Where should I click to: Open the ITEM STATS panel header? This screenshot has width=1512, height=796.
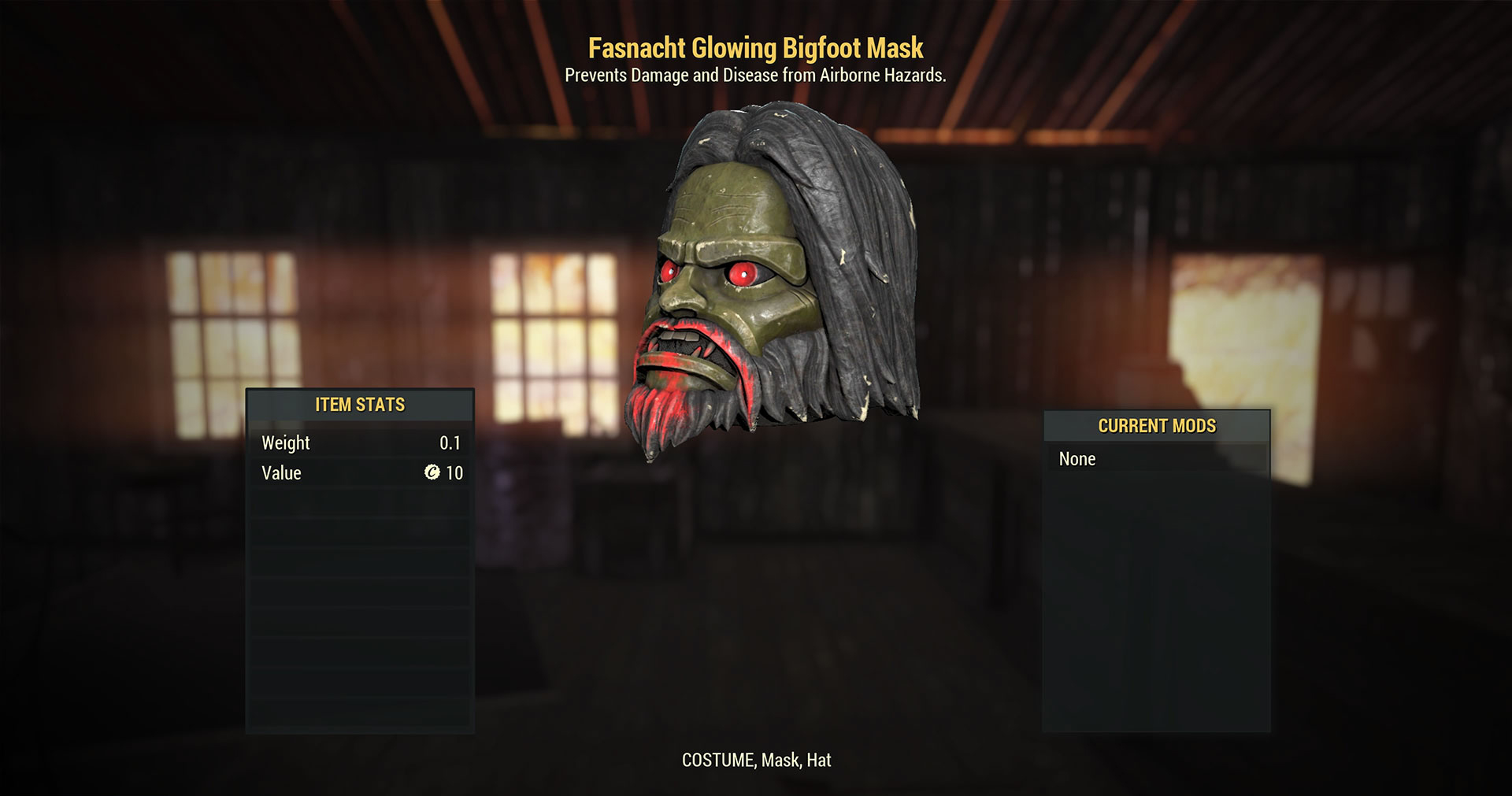(360, 404)
